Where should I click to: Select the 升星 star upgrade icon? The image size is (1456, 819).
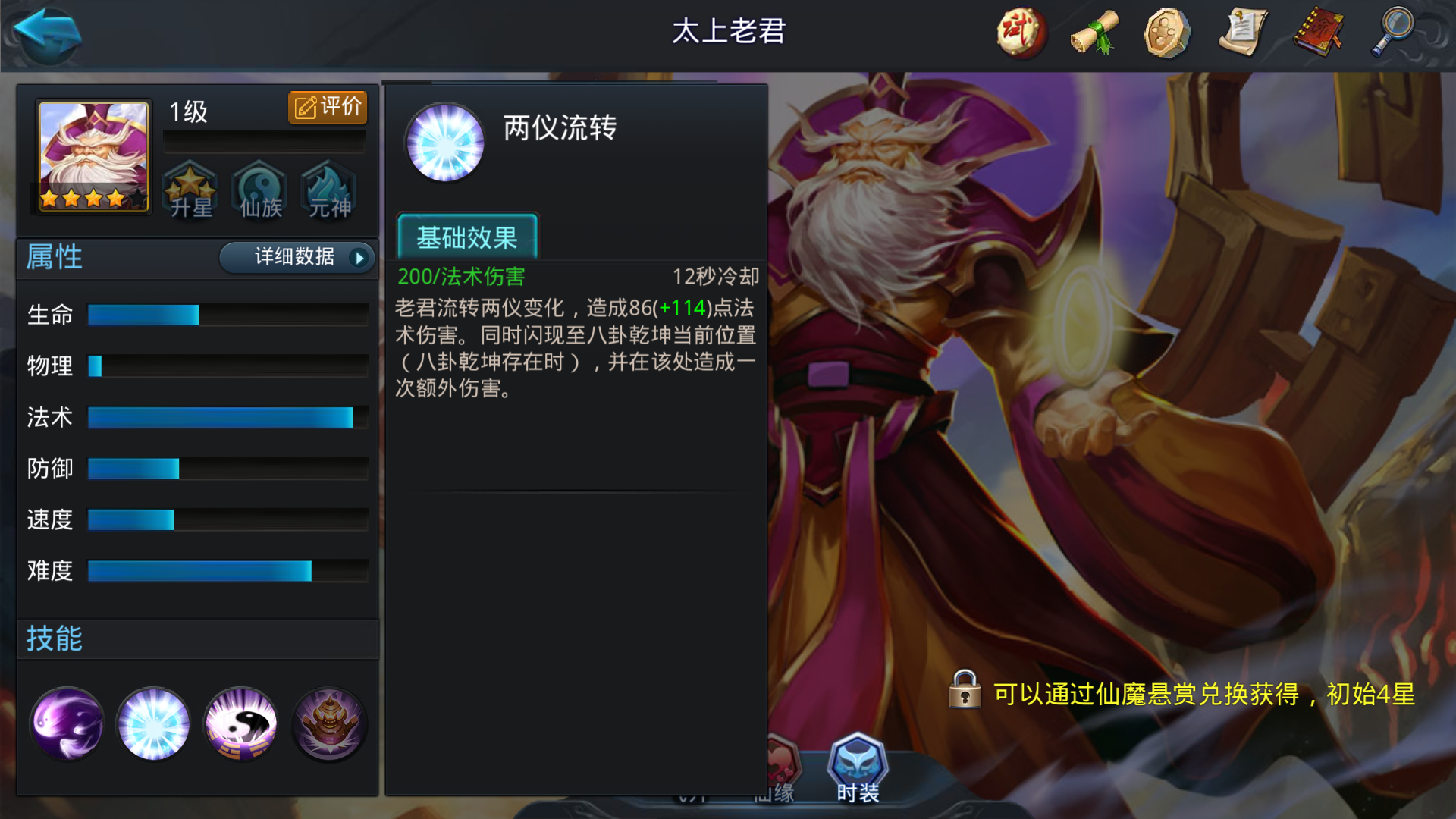tap(190, 191)
